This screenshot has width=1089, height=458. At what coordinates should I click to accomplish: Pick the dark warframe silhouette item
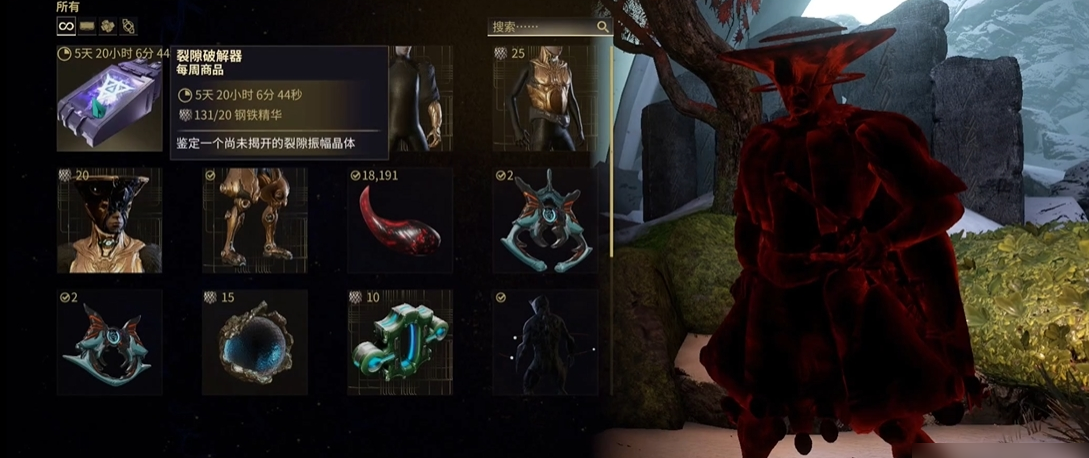pyautogui.click(x=545, y=343)
